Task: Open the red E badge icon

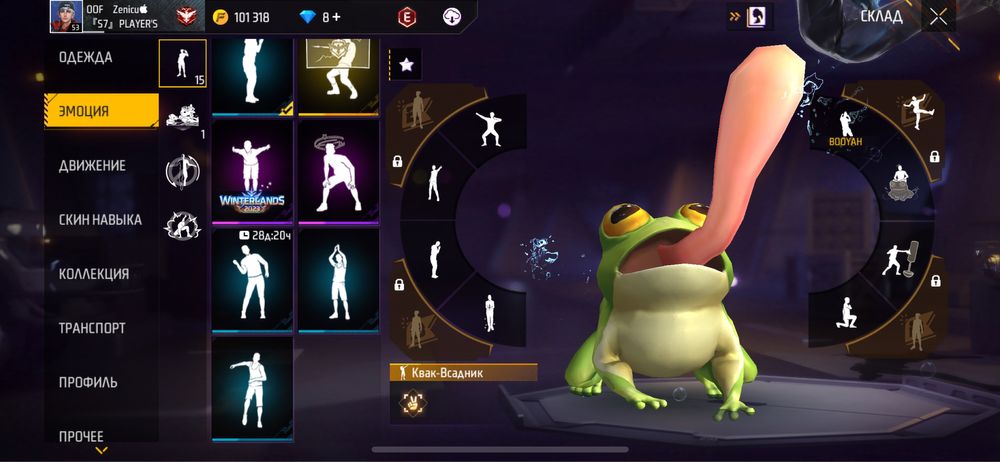Action: tap(406, 16)
